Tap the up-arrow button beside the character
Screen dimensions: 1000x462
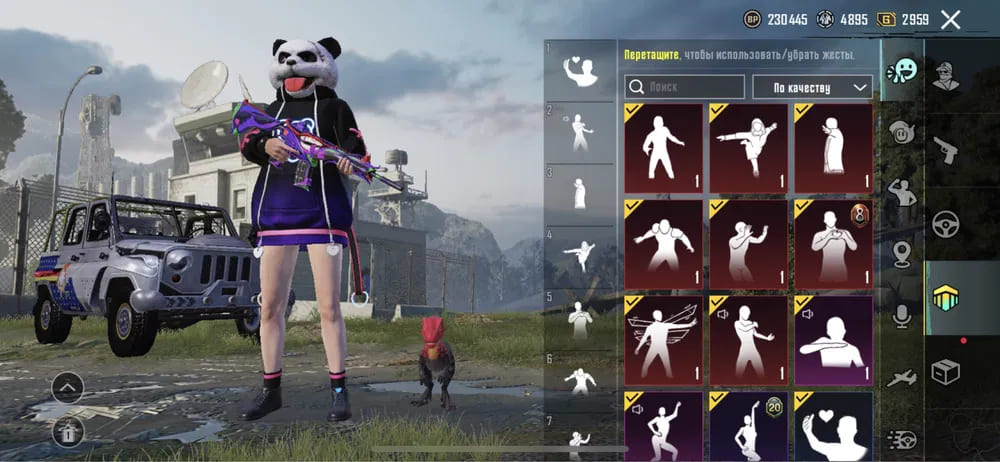pos(67,387)
